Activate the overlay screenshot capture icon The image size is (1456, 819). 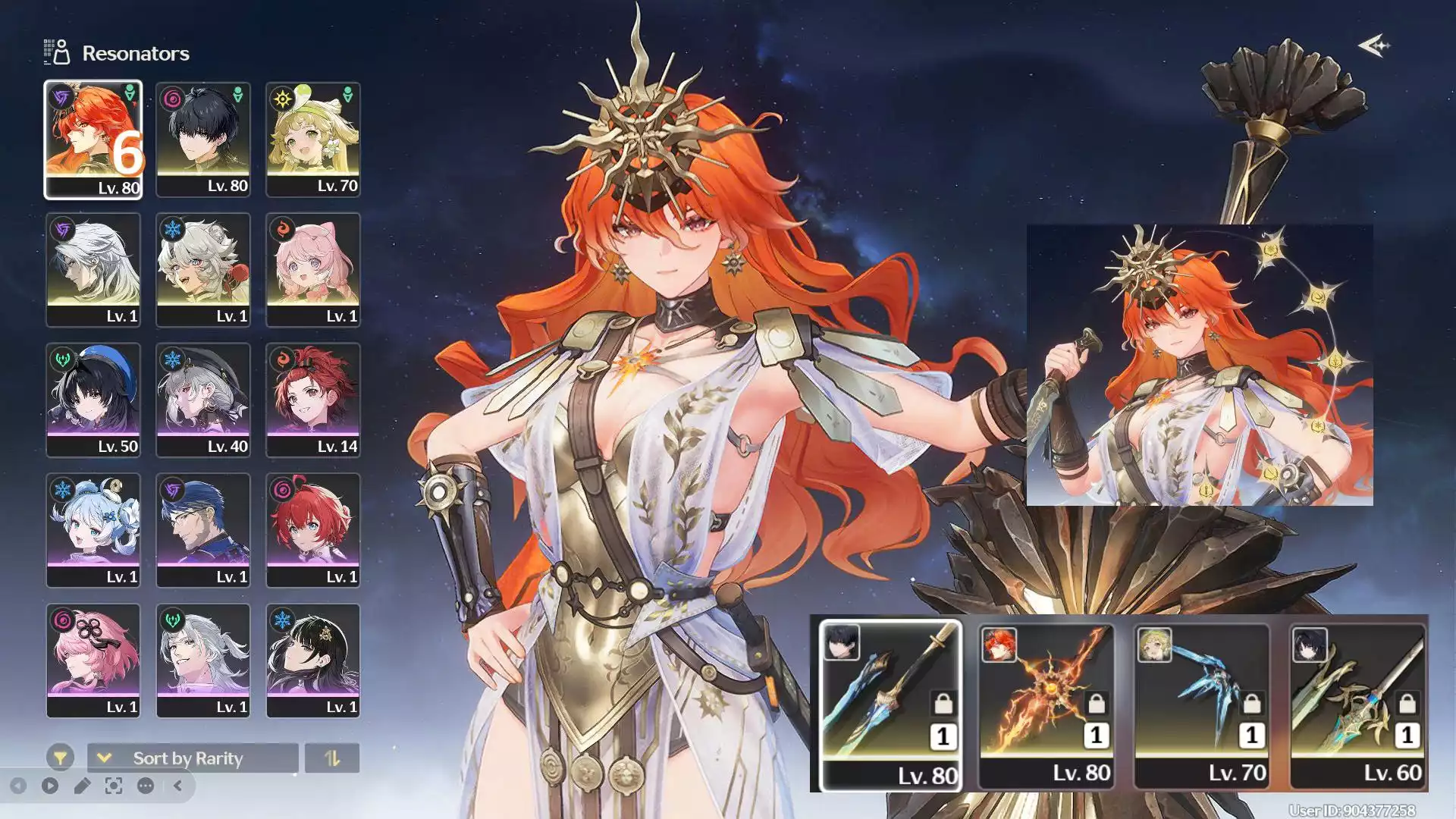click(114, 786)
